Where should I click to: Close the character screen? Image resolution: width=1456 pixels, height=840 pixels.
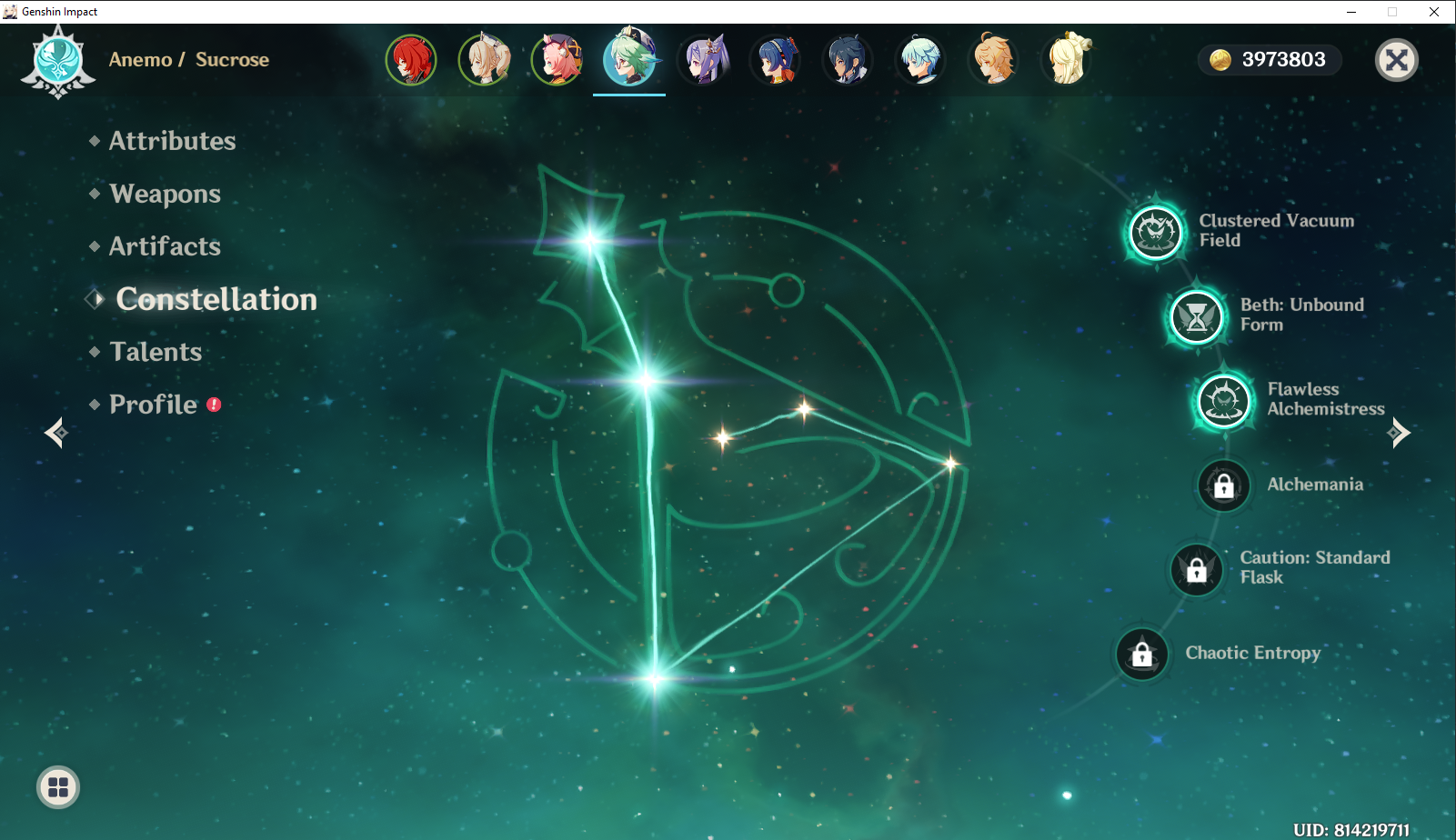pos(1397,60)
